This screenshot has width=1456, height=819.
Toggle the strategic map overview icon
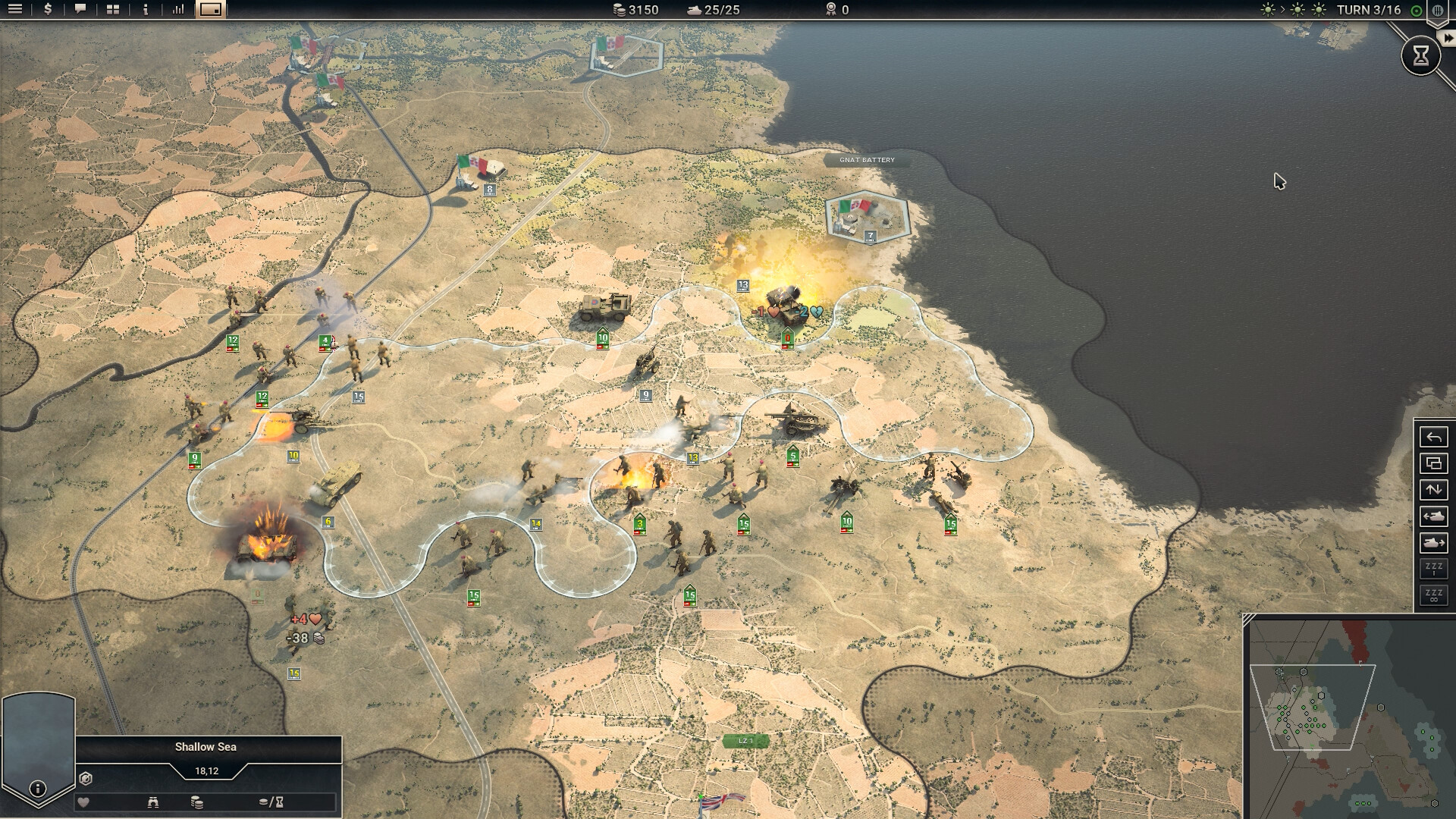pyautogui.click(x=211, y=11)
